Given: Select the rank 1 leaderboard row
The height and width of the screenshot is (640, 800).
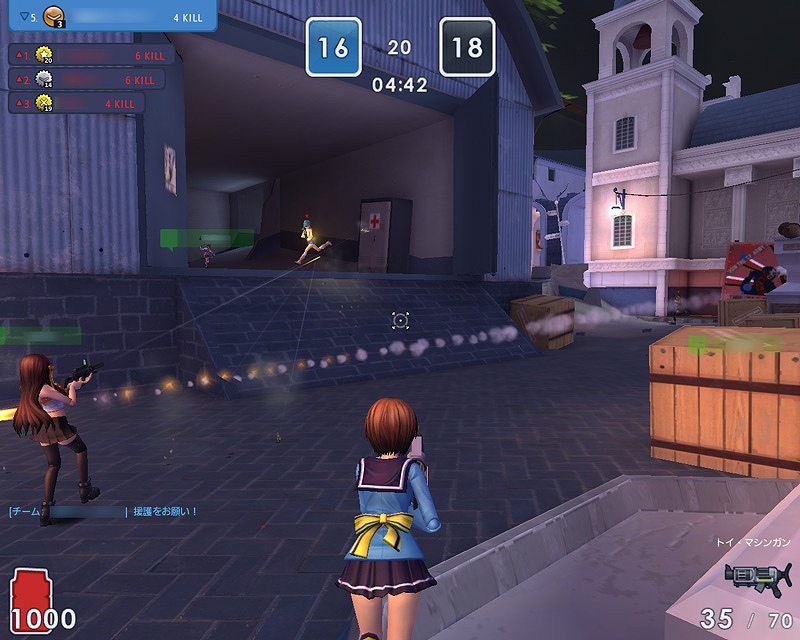Looking at the screenshot, I should tap(90, 55).
